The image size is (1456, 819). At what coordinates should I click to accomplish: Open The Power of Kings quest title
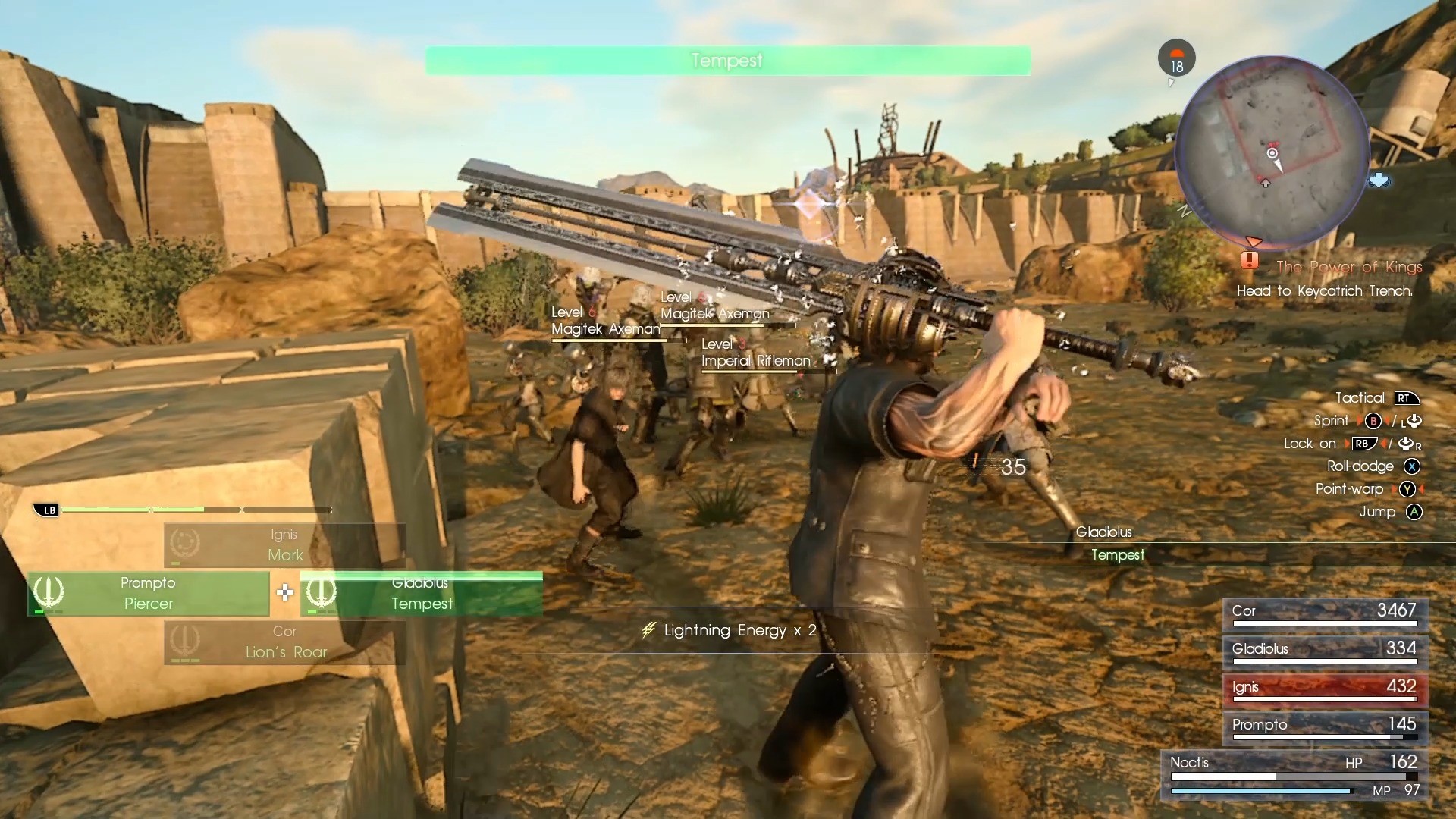[1348, 267]
